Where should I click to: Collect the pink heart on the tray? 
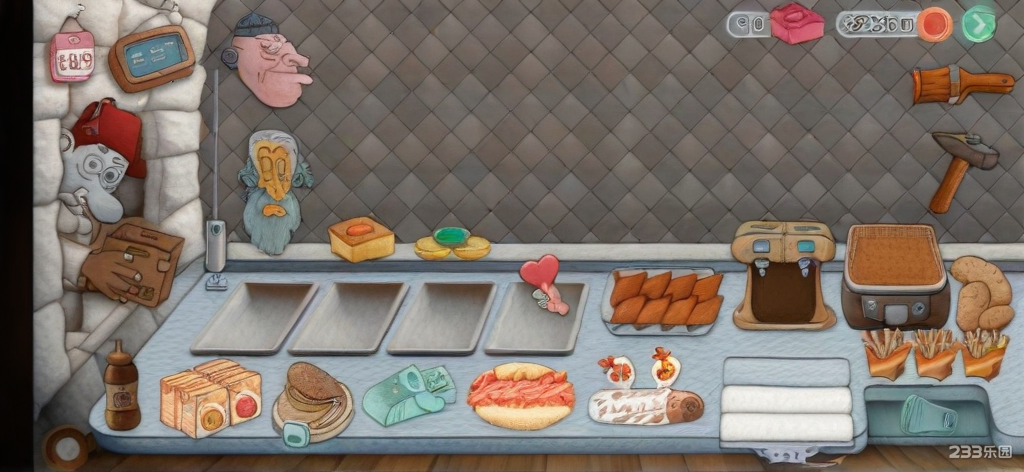coord(543,278)
